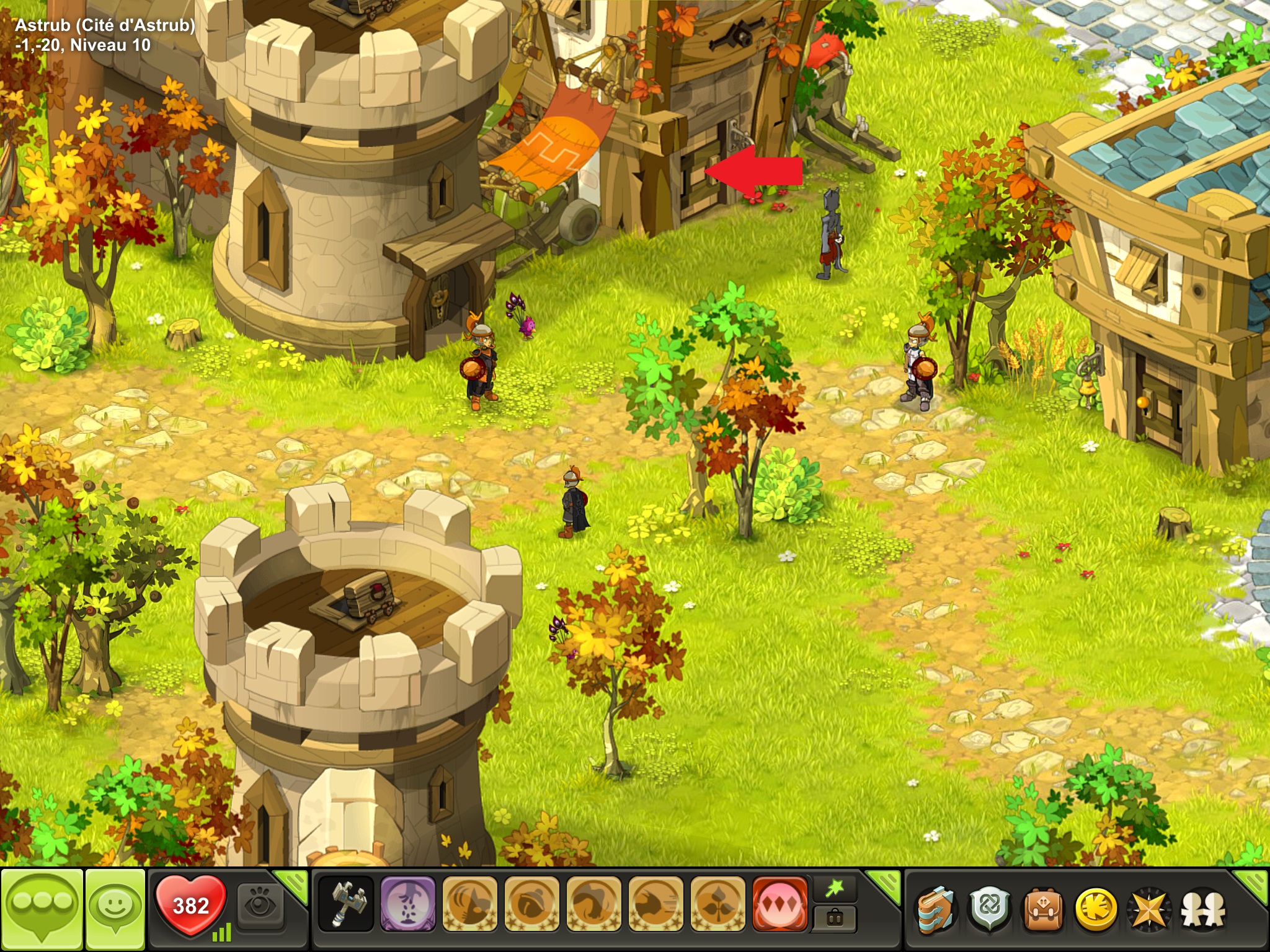Open the world map compass star
Screen dimensions: 1270x952
coord(1149,909)
